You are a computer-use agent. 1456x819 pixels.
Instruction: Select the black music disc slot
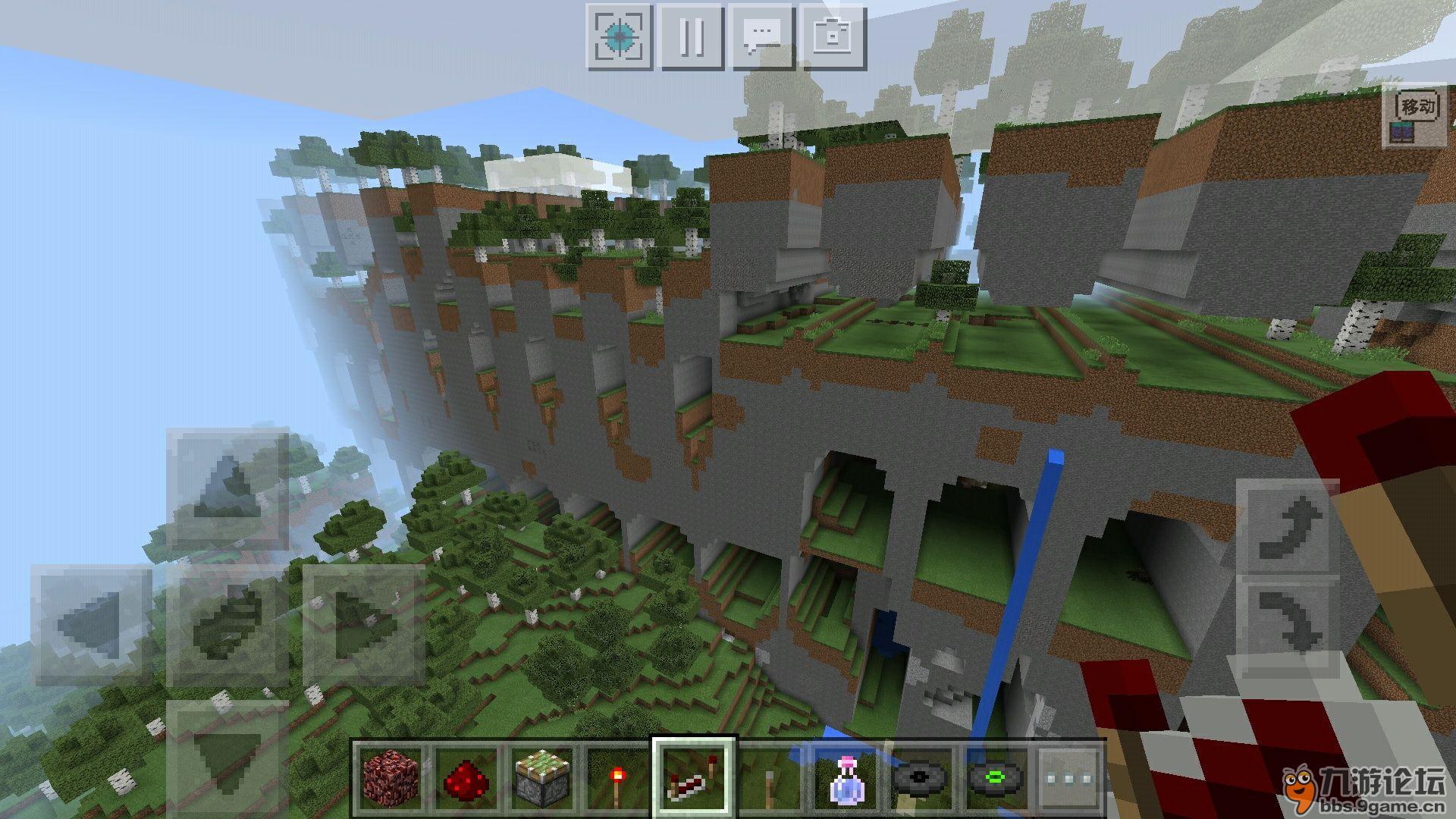point(921,777)
